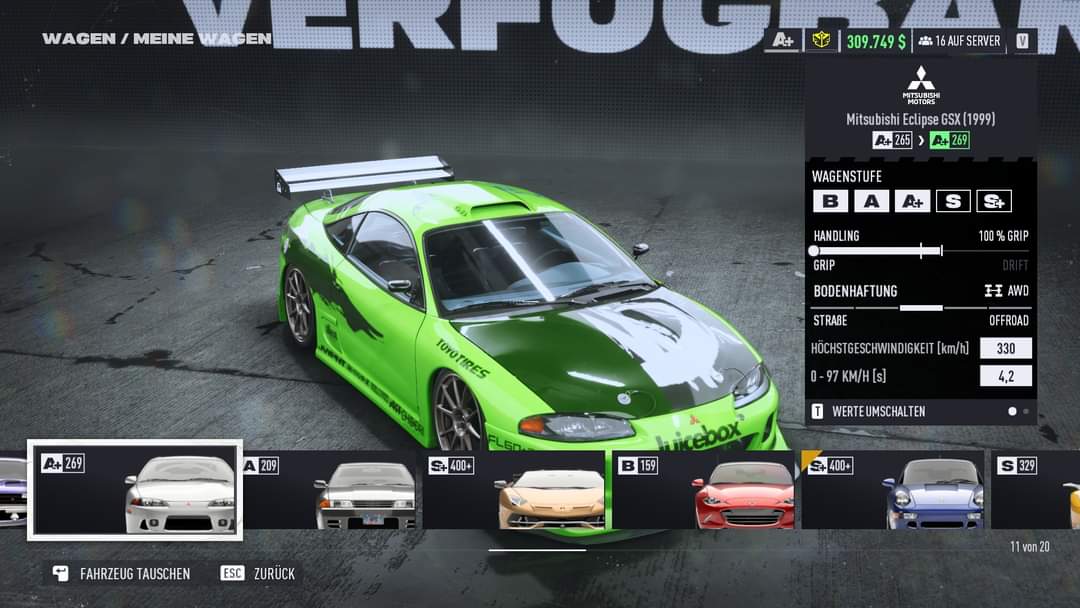Choose the silver A 209 car thumbnail

pos(330,490)
